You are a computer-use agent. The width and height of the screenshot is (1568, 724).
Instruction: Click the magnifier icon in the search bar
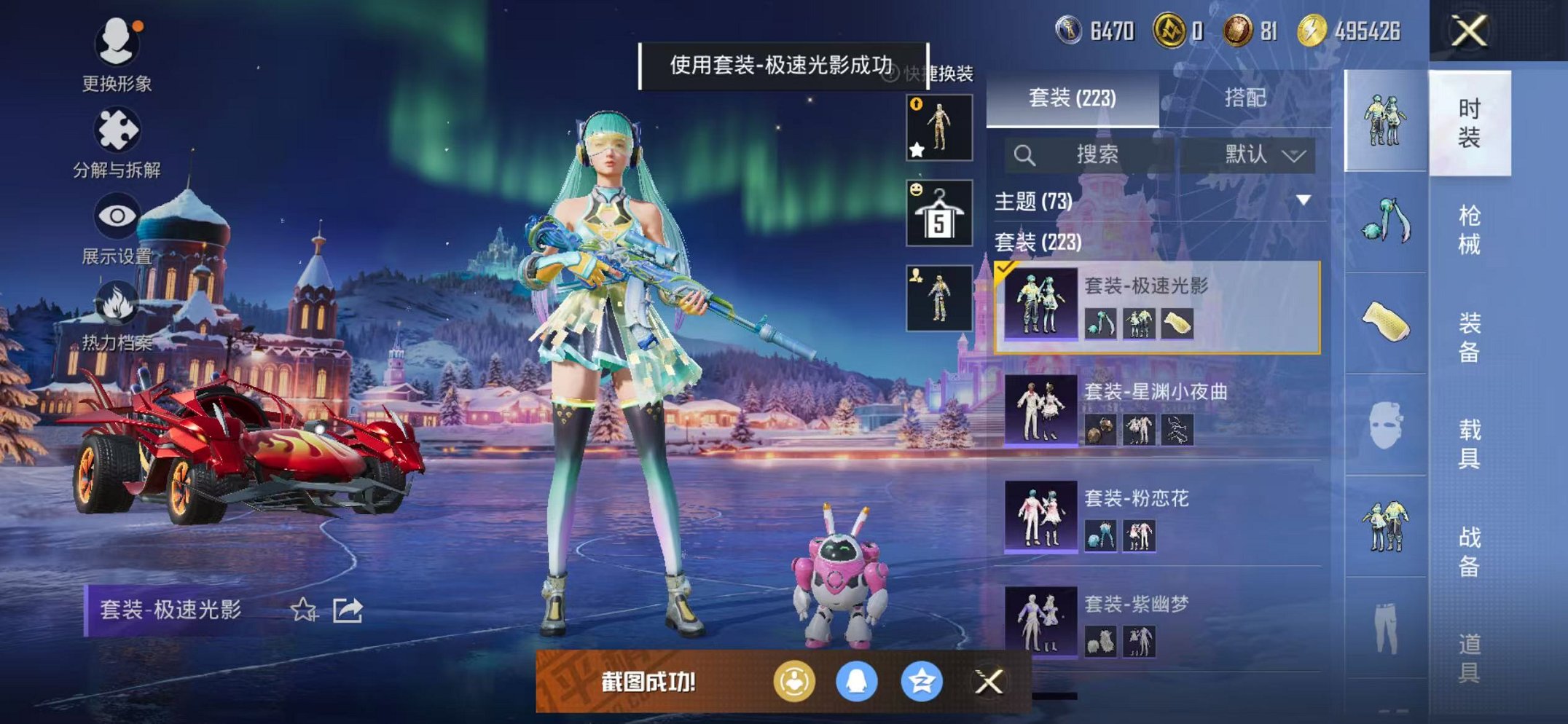click(1027, 154)
